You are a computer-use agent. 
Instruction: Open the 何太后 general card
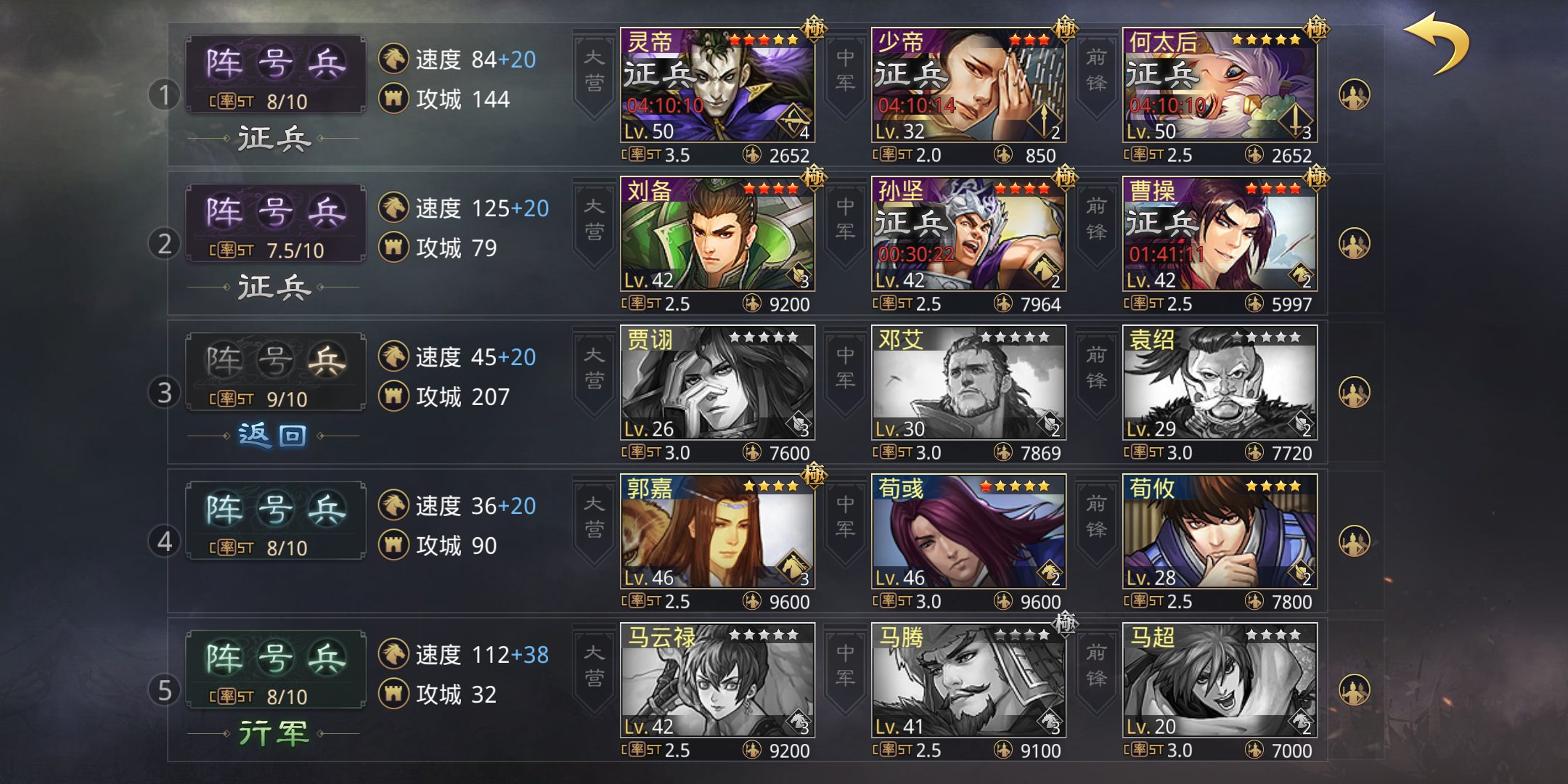point(1220,86)
